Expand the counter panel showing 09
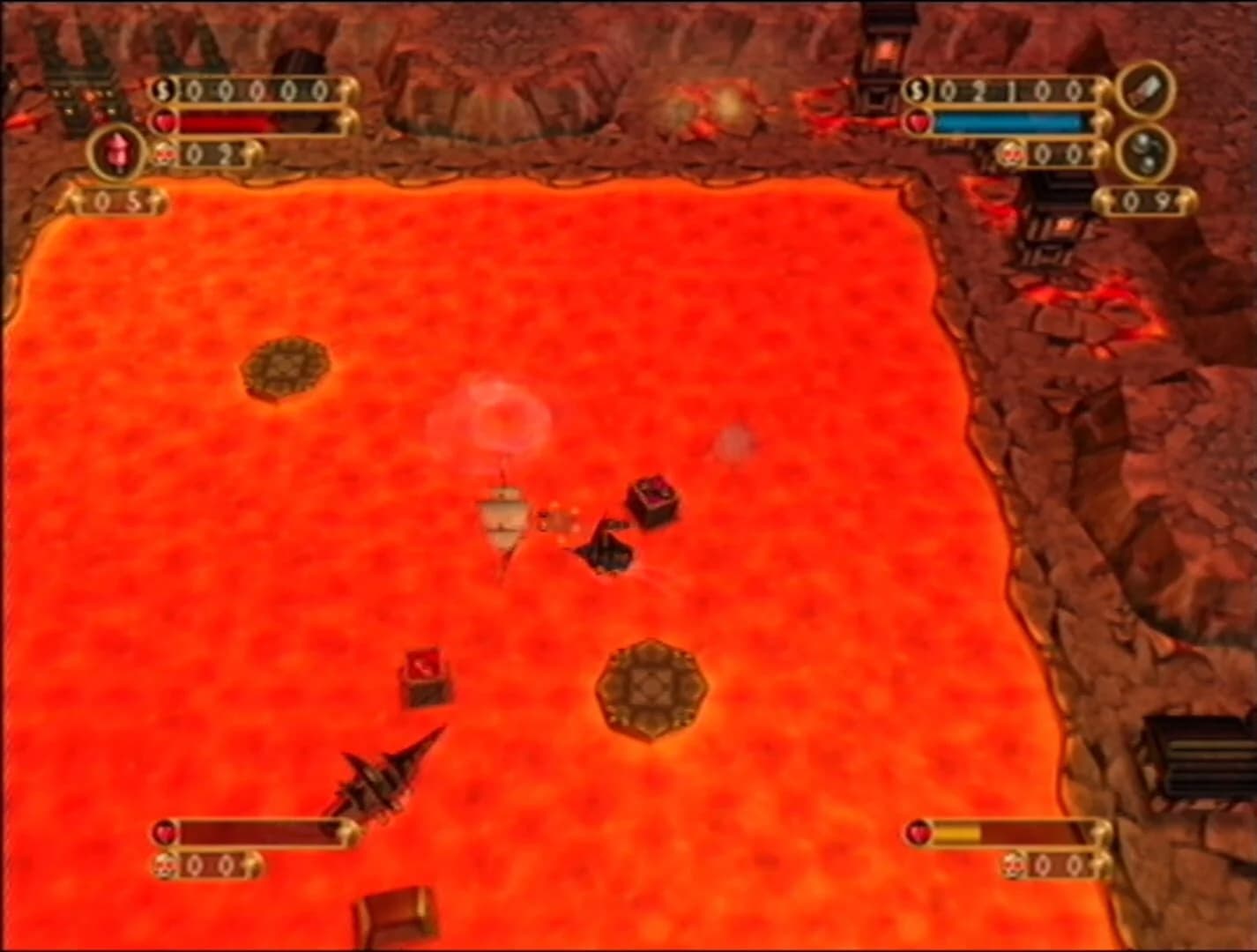The height and width of the screenshot is (952, 1257). pos(1148,199)
